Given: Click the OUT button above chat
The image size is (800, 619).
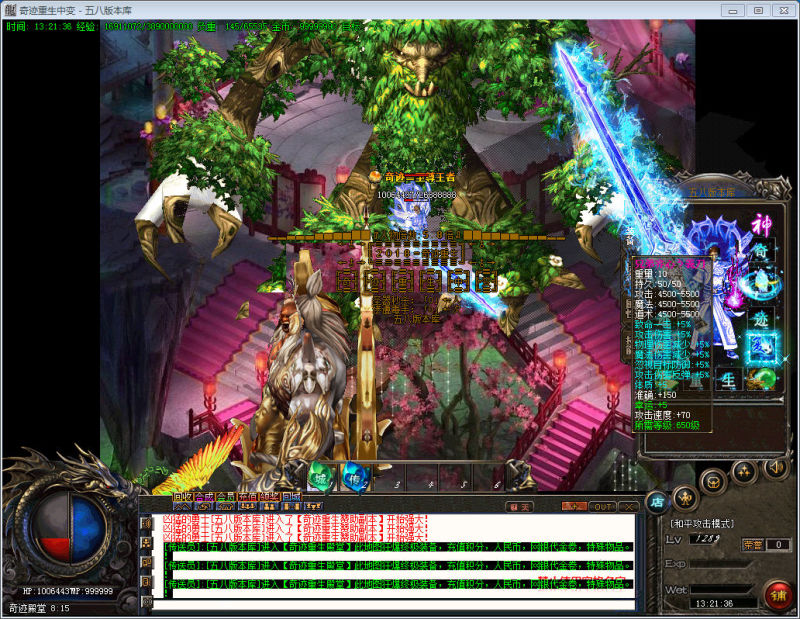Looking at the screenshot, I should point(602,506).
